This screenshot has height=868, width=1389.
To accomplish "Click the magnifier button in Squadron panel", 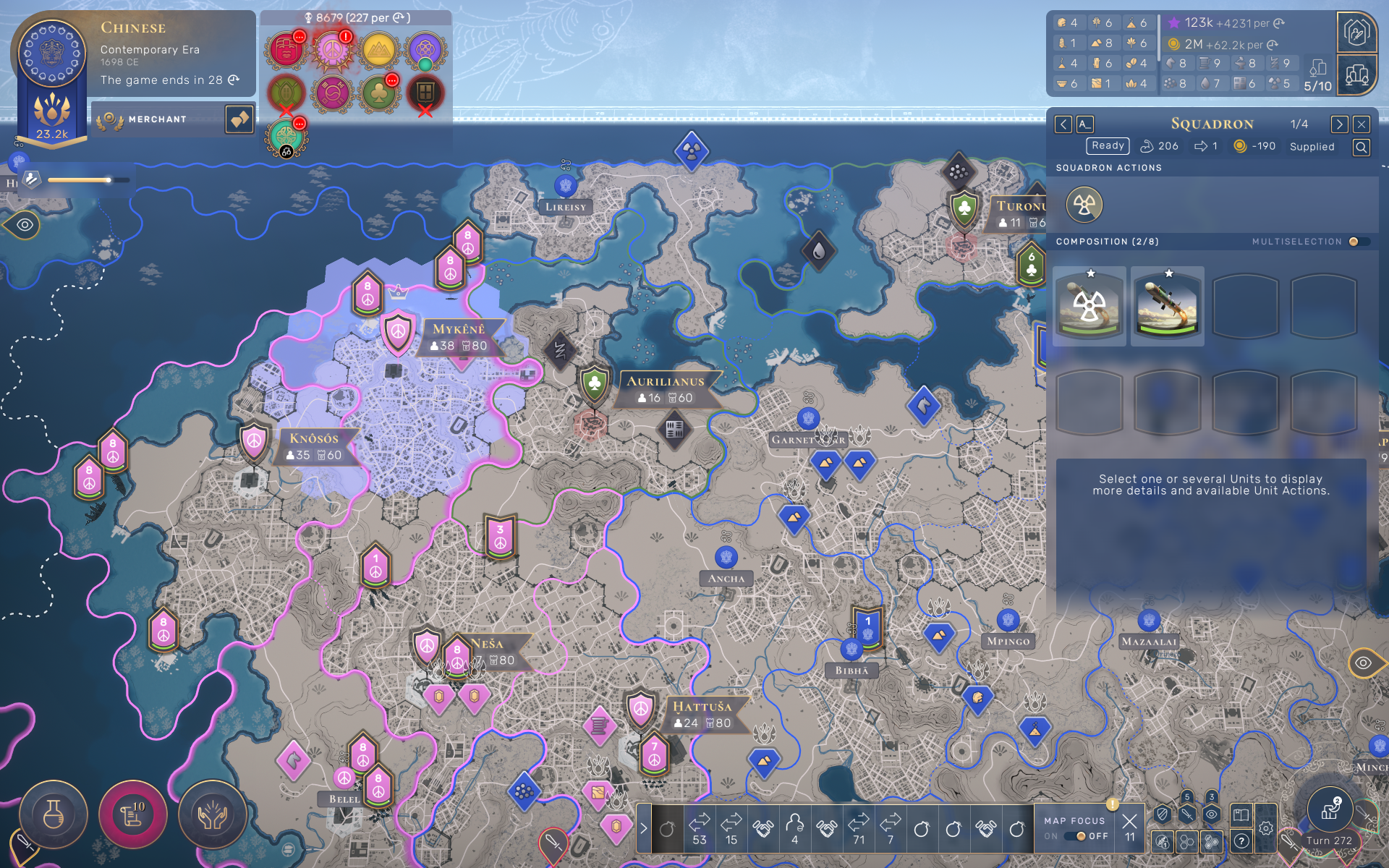I will tap(1361, 148).
